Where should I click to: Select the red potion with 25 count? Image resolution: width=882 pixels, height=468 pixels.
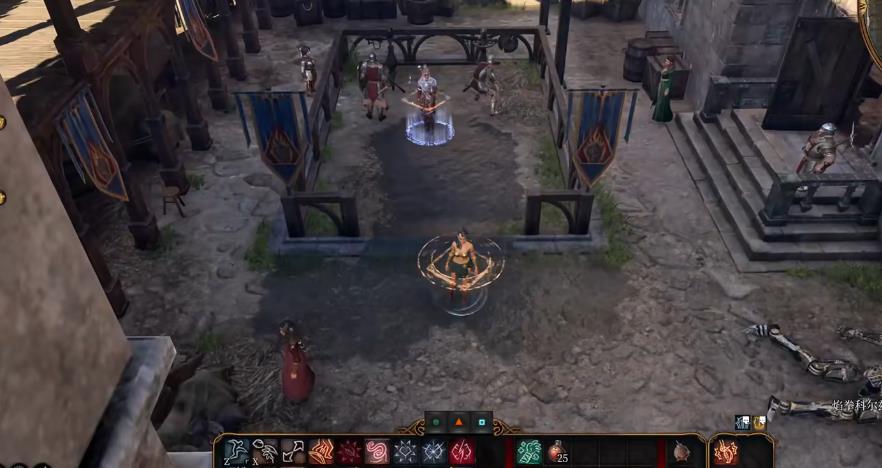tap(556, 452)
